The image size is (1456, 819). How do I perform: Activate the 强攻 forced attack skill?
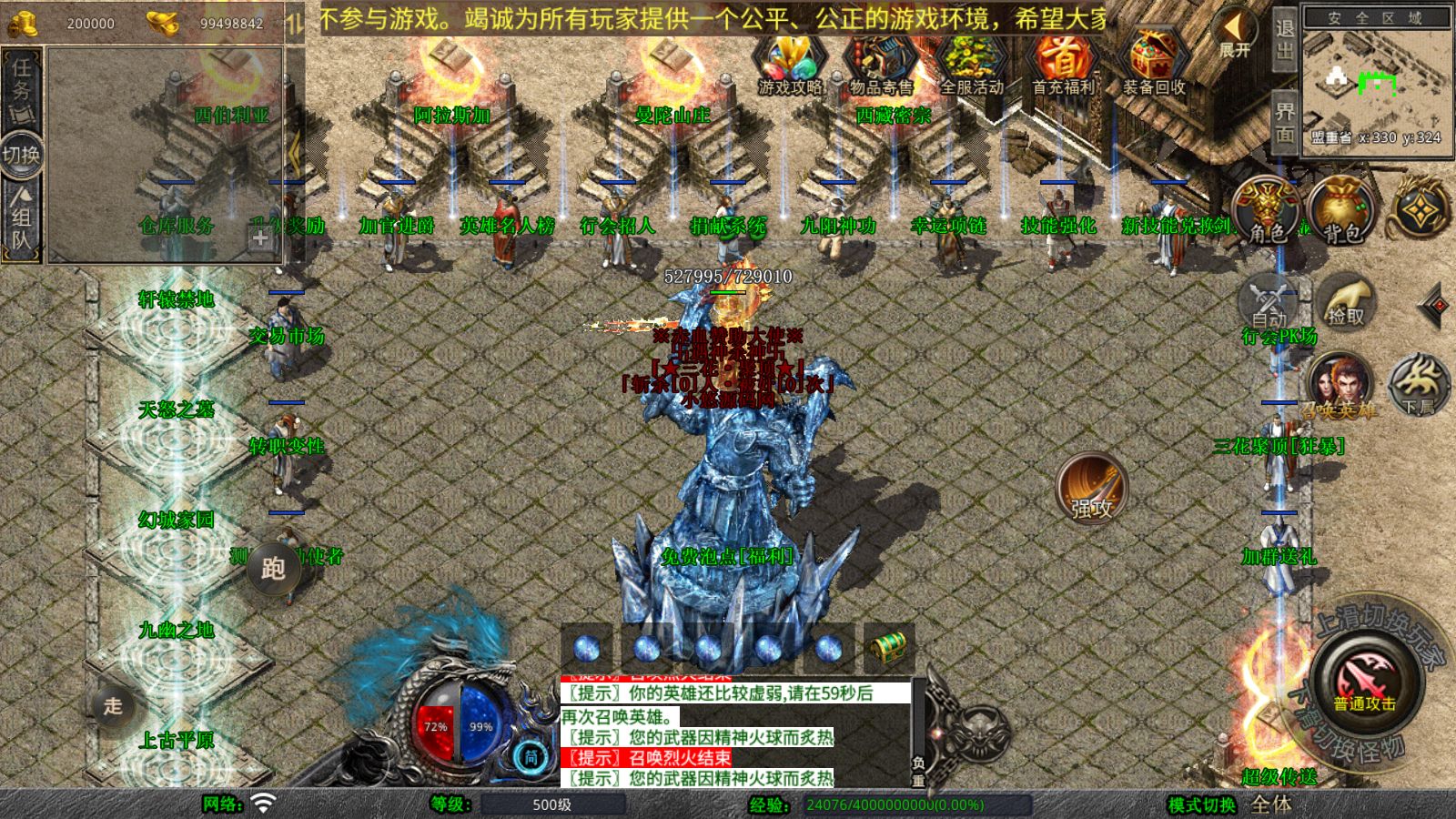[1091, 488]
